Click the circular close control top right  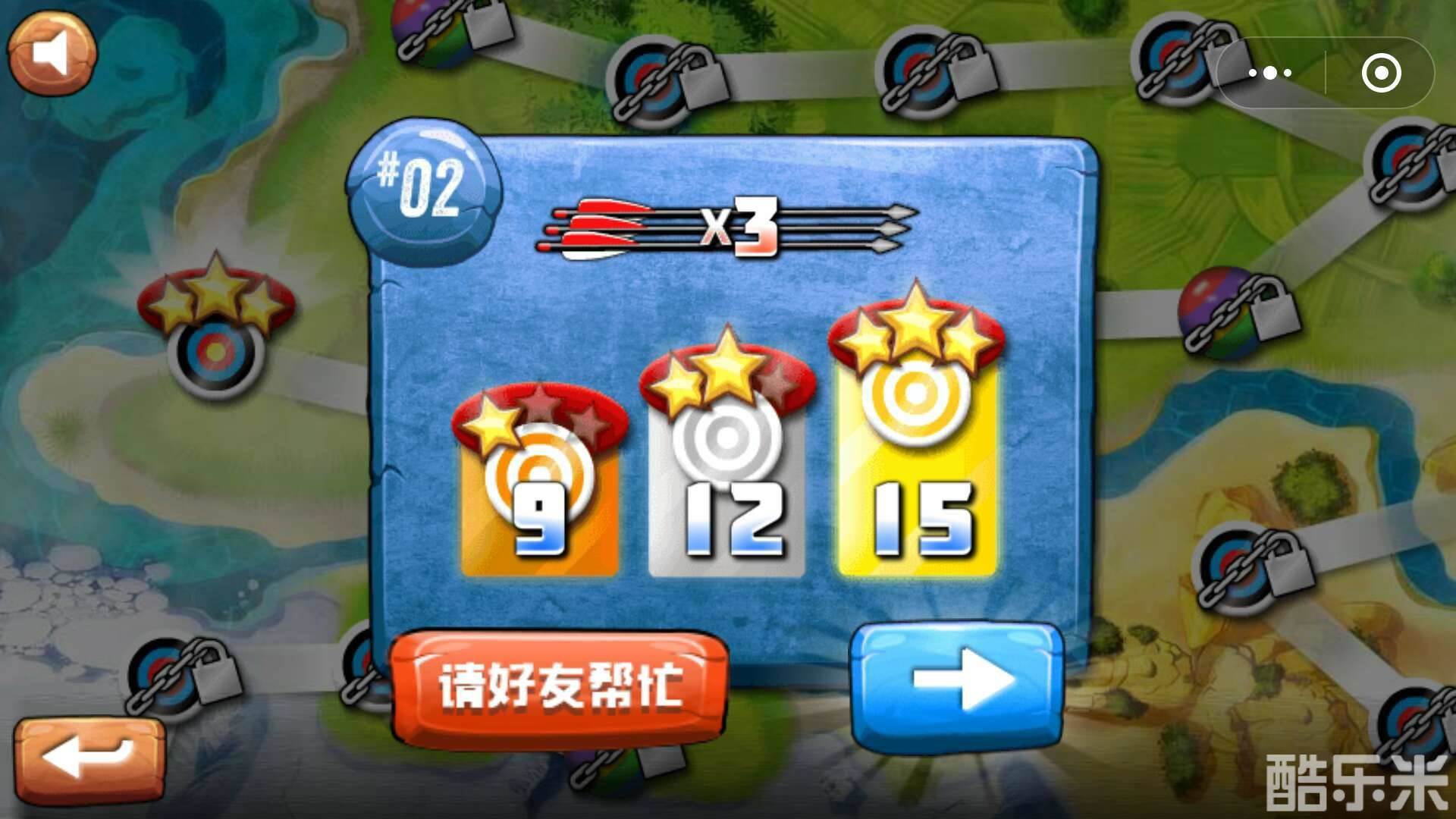tap(1381, 74)
